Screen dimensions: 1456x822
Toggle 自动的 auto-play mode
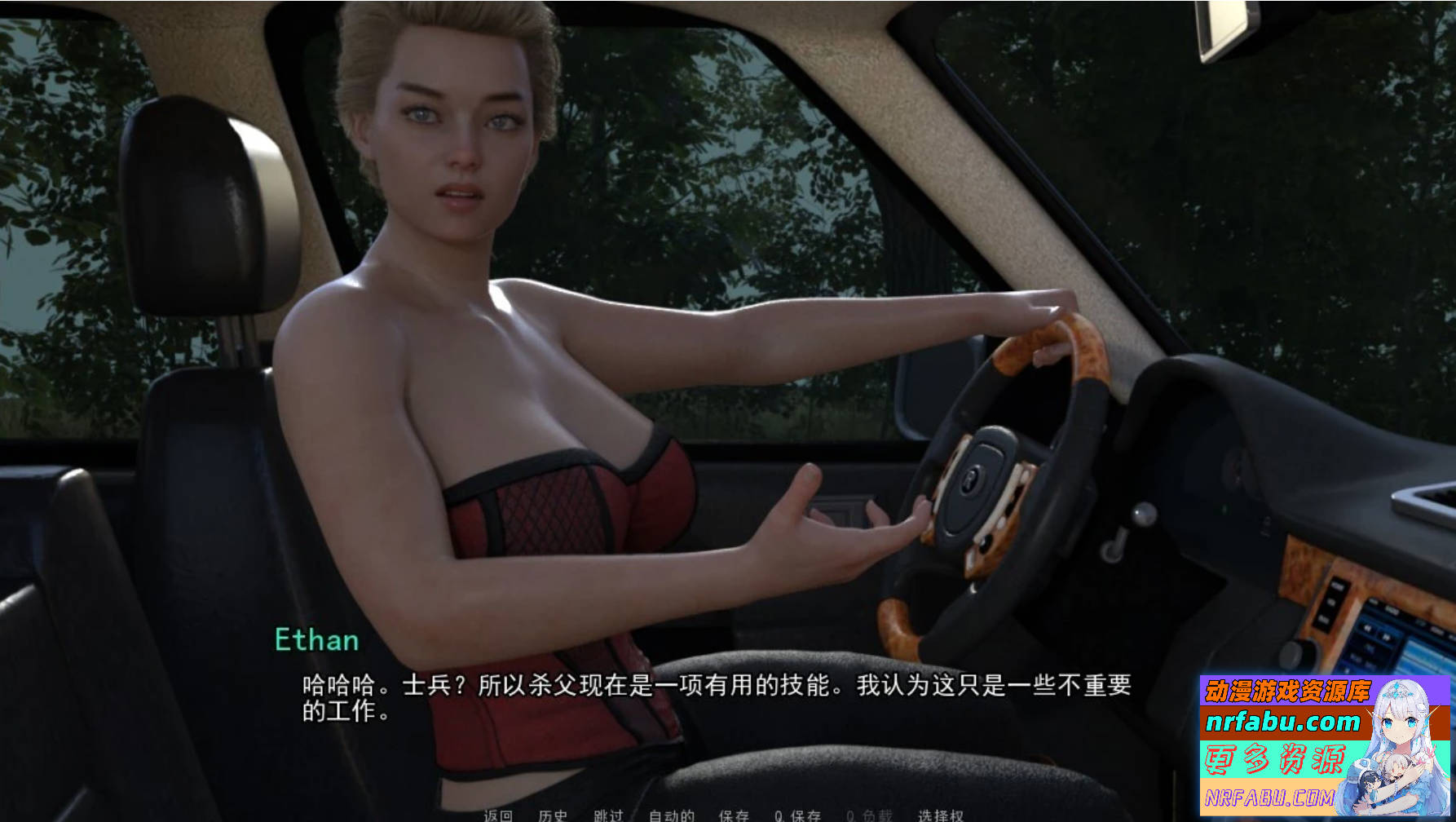coord(670,814)
